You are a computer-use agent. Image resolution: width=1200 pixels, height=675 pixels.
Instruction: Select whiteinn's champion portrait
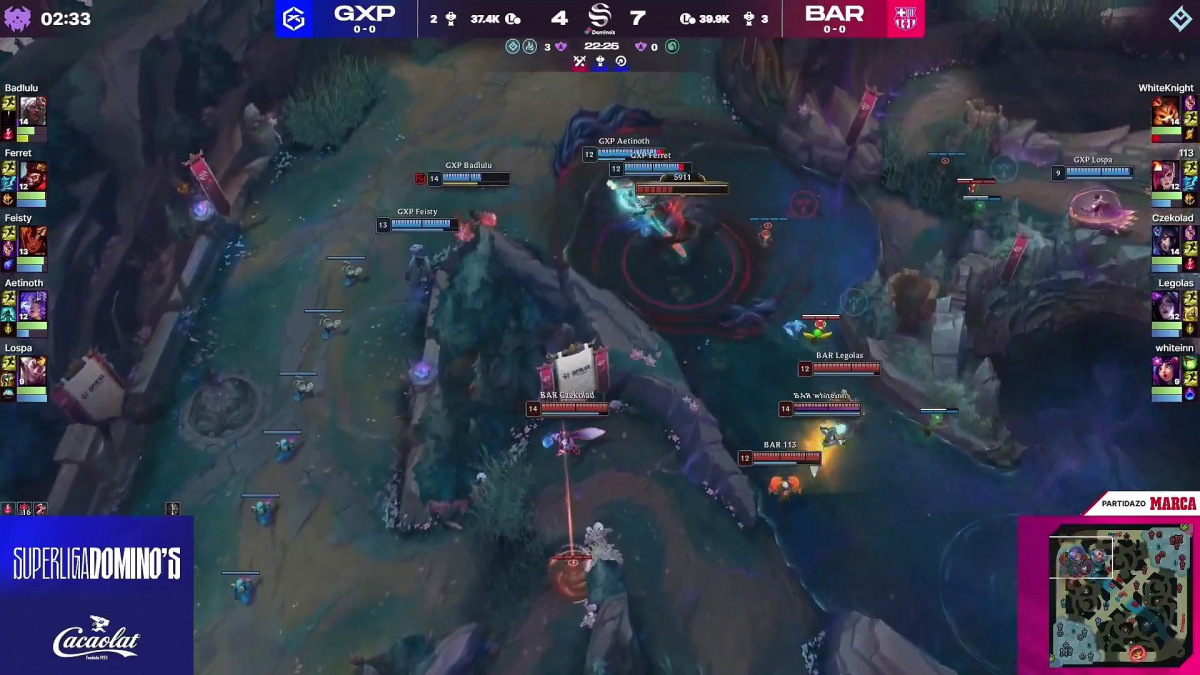pos(1166,370)
